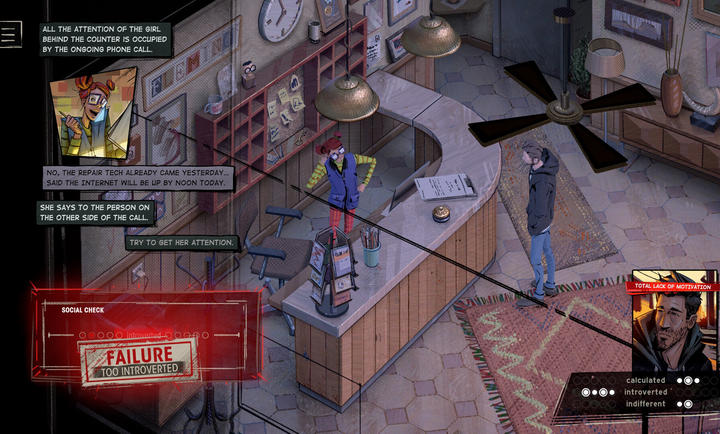Click the Social Check failure panel
720x434 pixels.
click(x=146, y=341)
